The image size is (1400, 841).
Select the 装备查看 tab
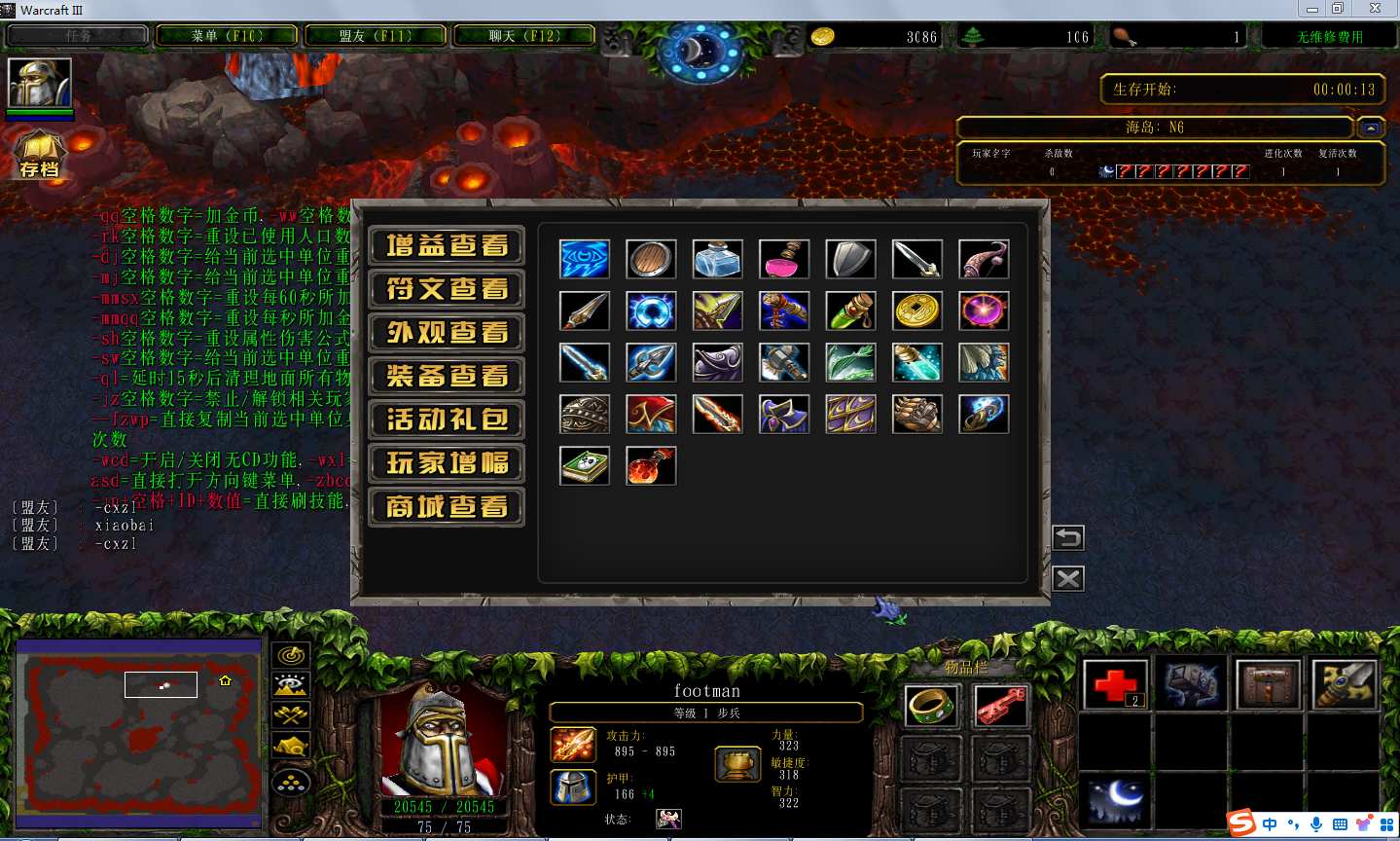[447, 376]
